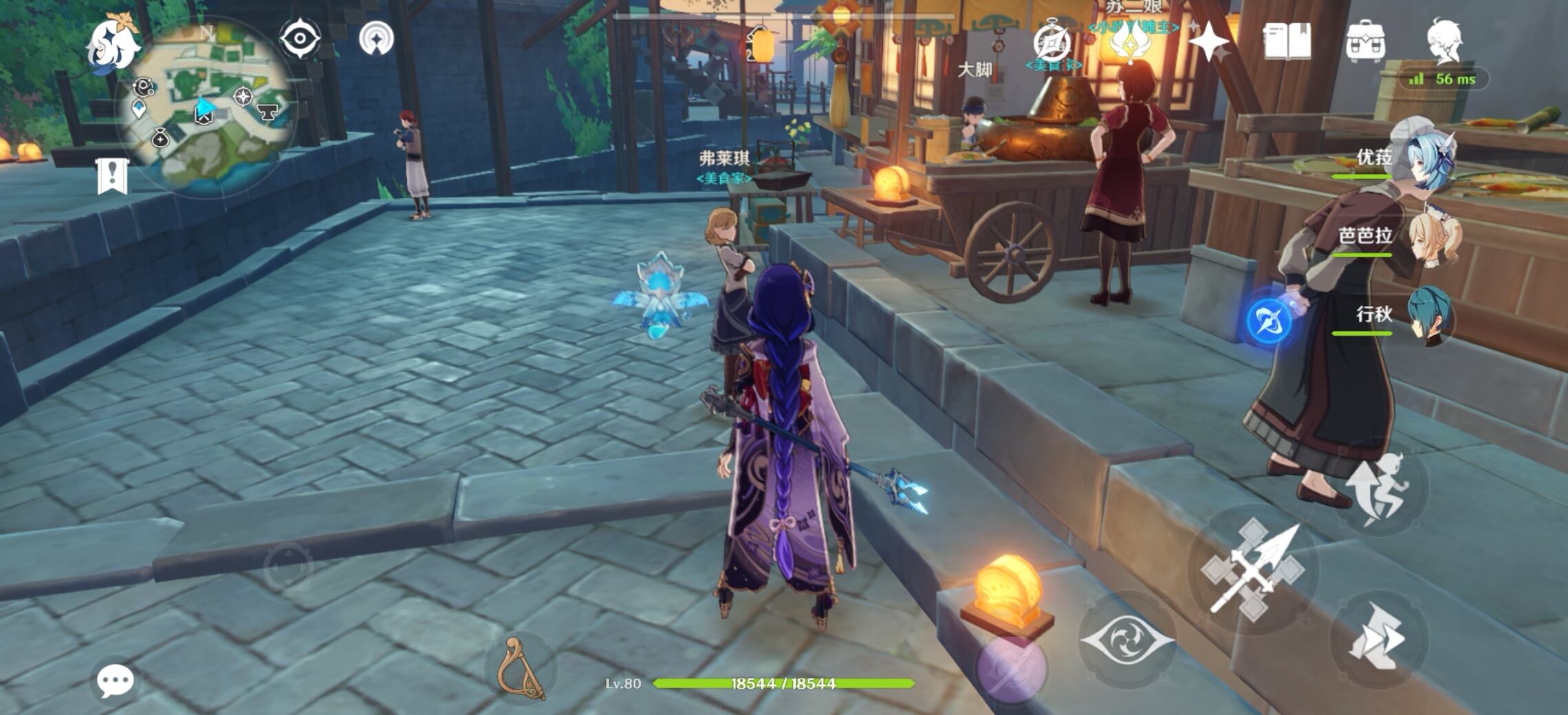Screen dimensions: 1568x715
Task: Use the elemental skill eye button
Action: 1126,639
